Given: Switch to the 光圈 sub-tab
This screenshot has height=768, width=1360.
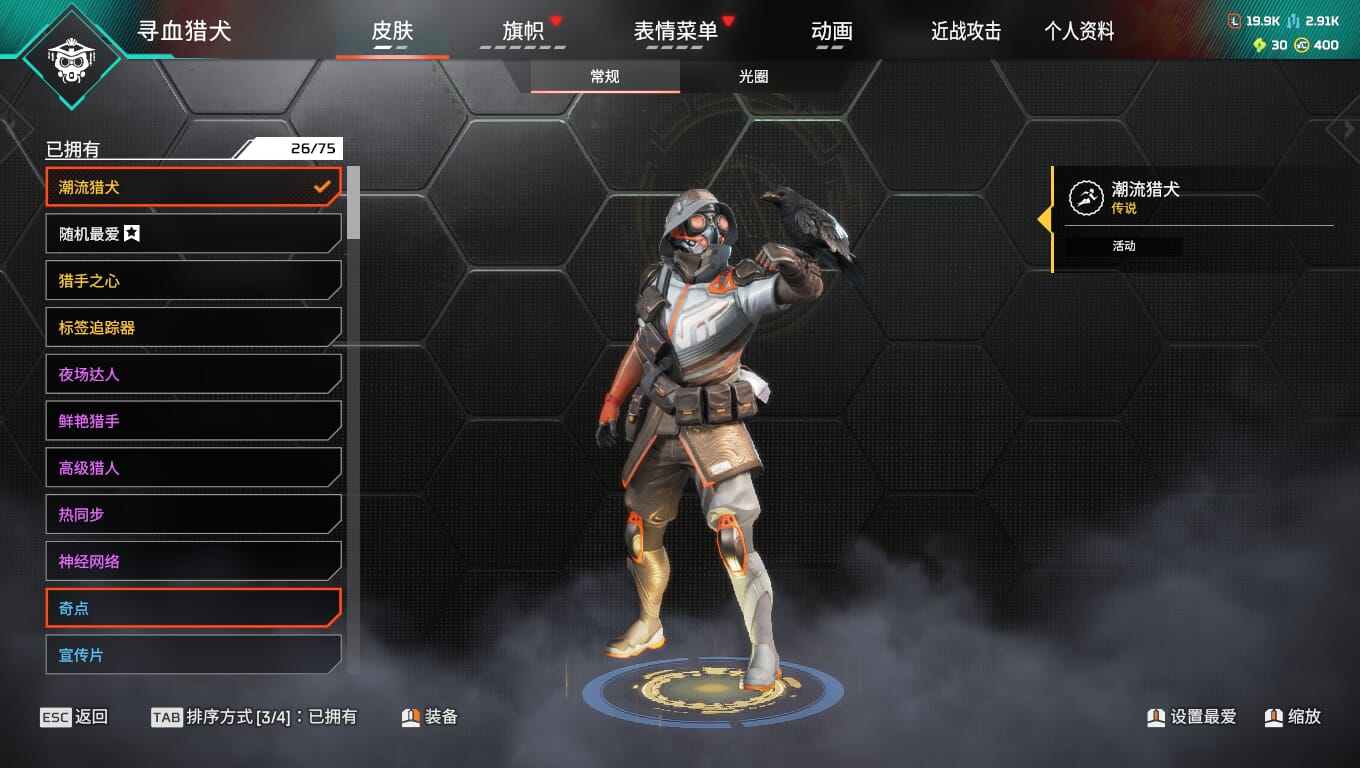Looking at the screenshot, I should (x=753, y=77).
